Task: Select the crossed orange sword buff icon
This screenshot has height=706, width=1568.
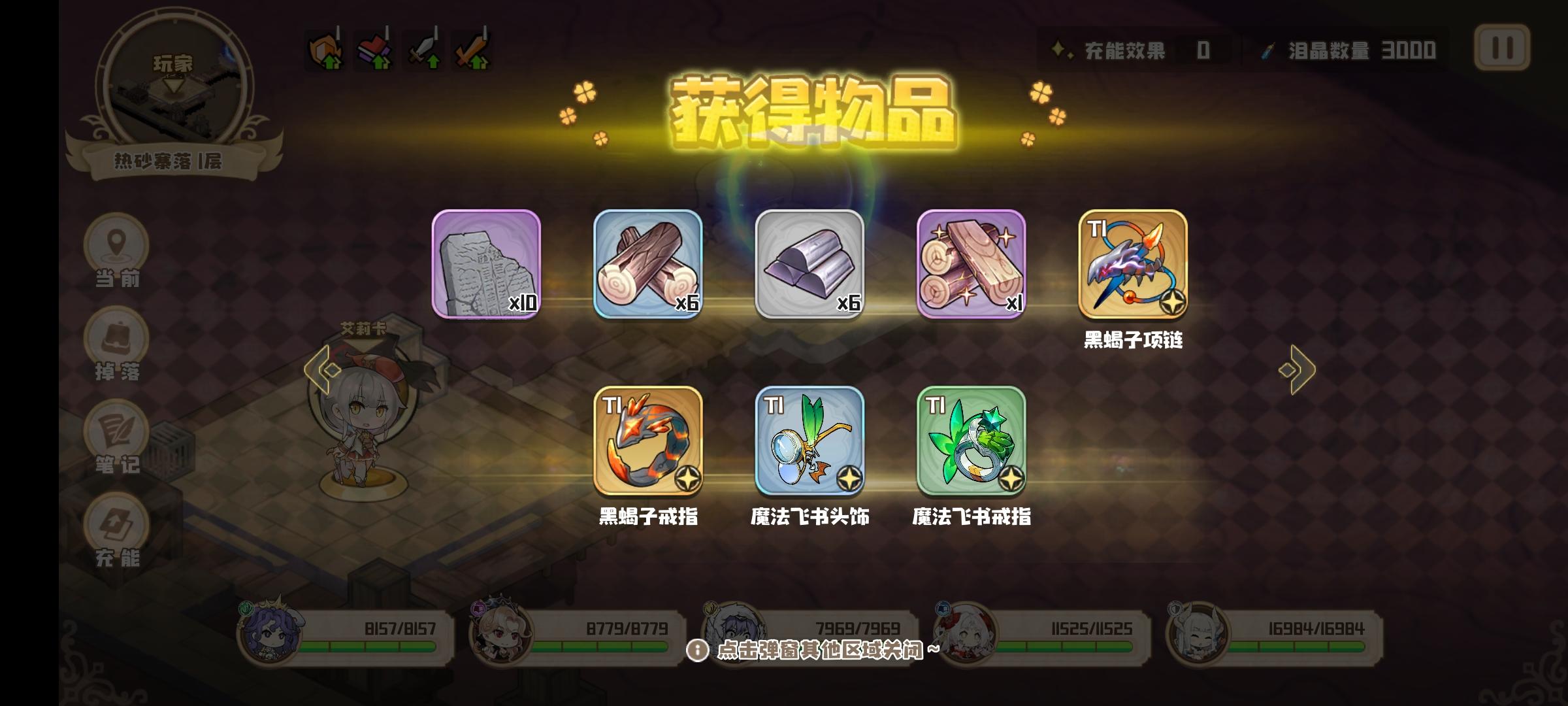Action: [x=472, y=49]
